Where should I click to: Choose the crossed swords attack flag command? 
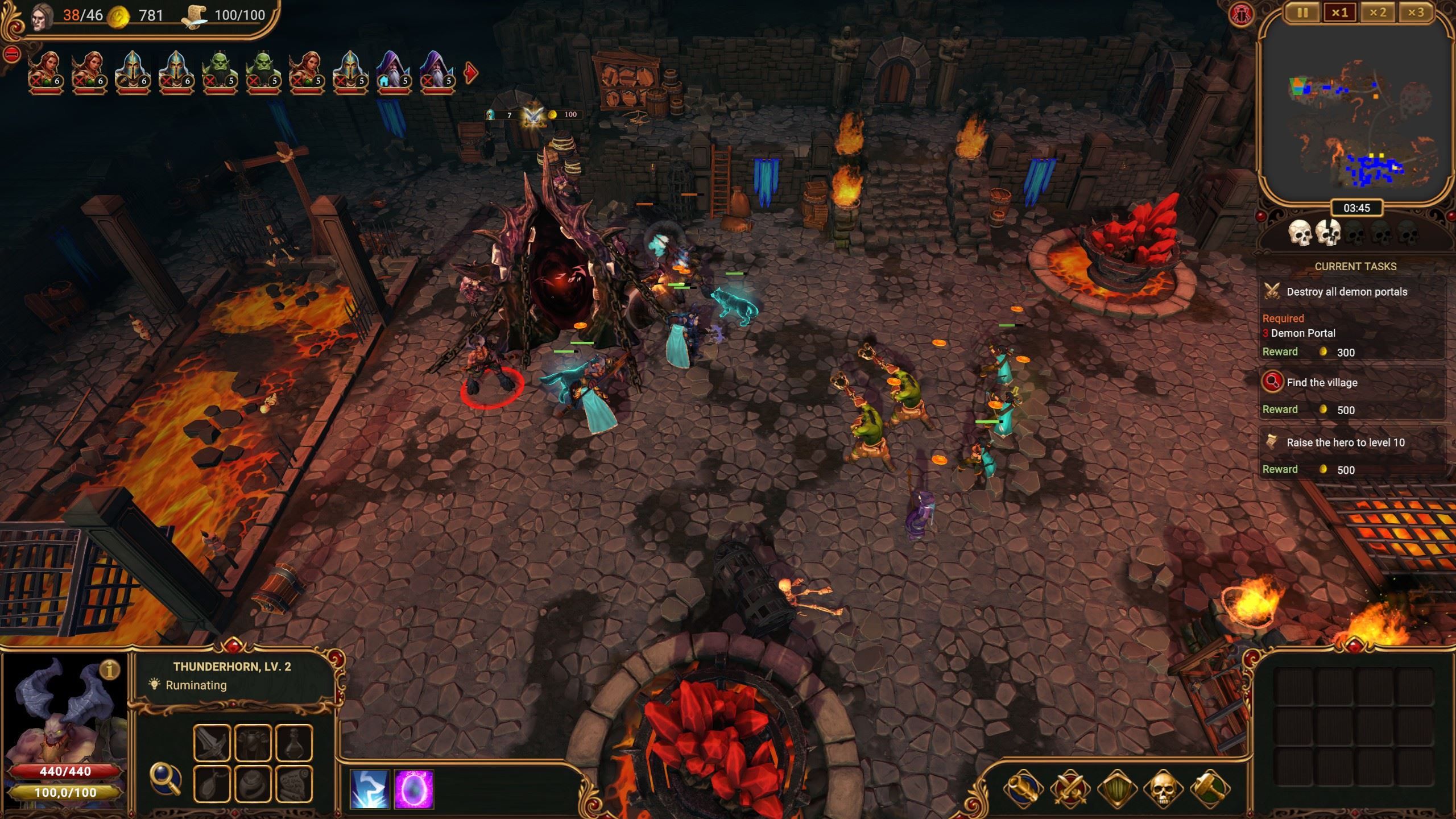[x=1070, y=788]
